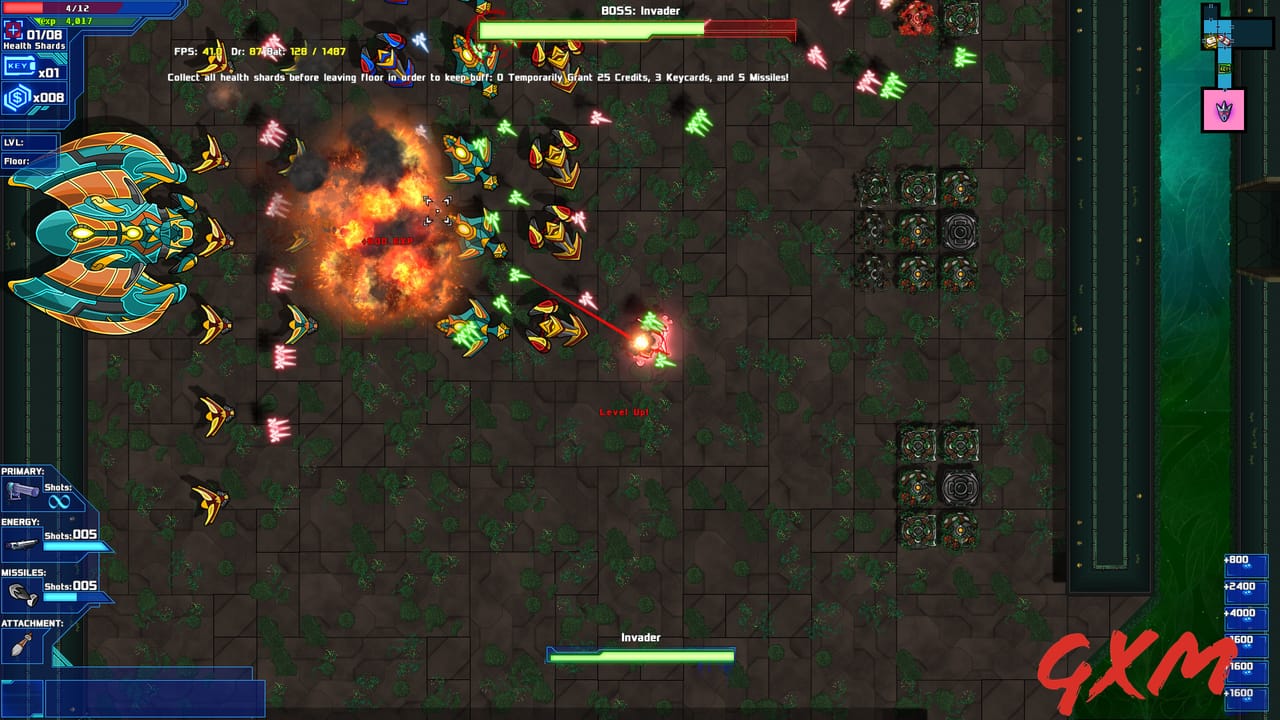The width and height of the screenshot is (1280, 720).
Task: Toggle the infinity Shots indicator under Primary
Action: click(60, 500)
